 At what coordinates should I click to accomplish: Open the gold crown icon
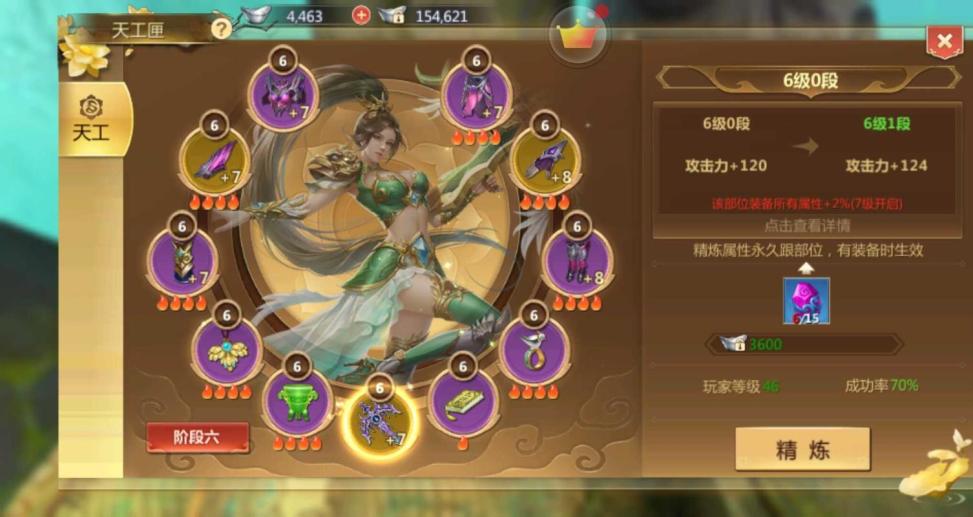pos(576,37)
